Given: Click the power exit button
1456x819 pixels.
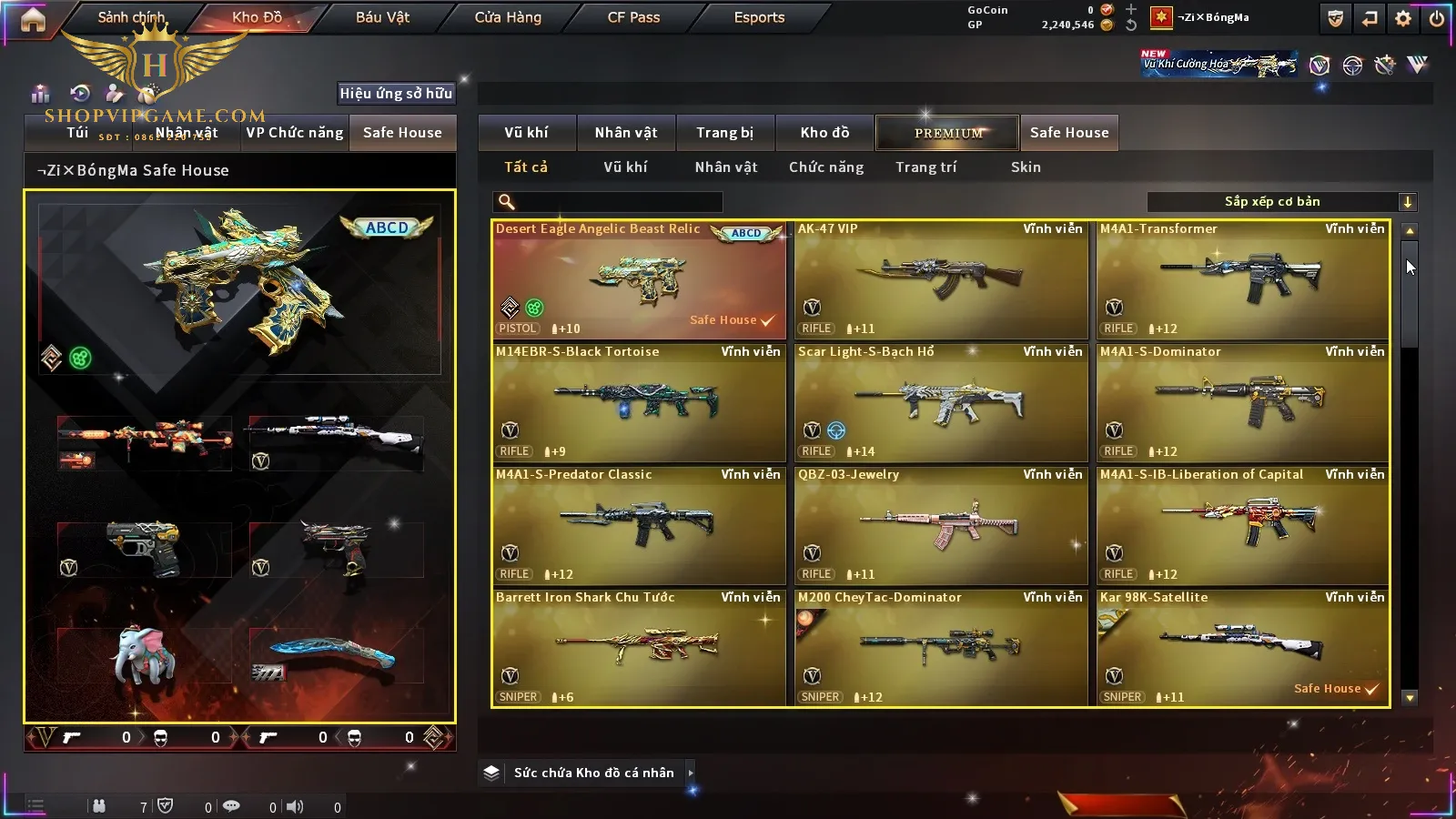Looking at the screenshot, I should point(1437,18).
